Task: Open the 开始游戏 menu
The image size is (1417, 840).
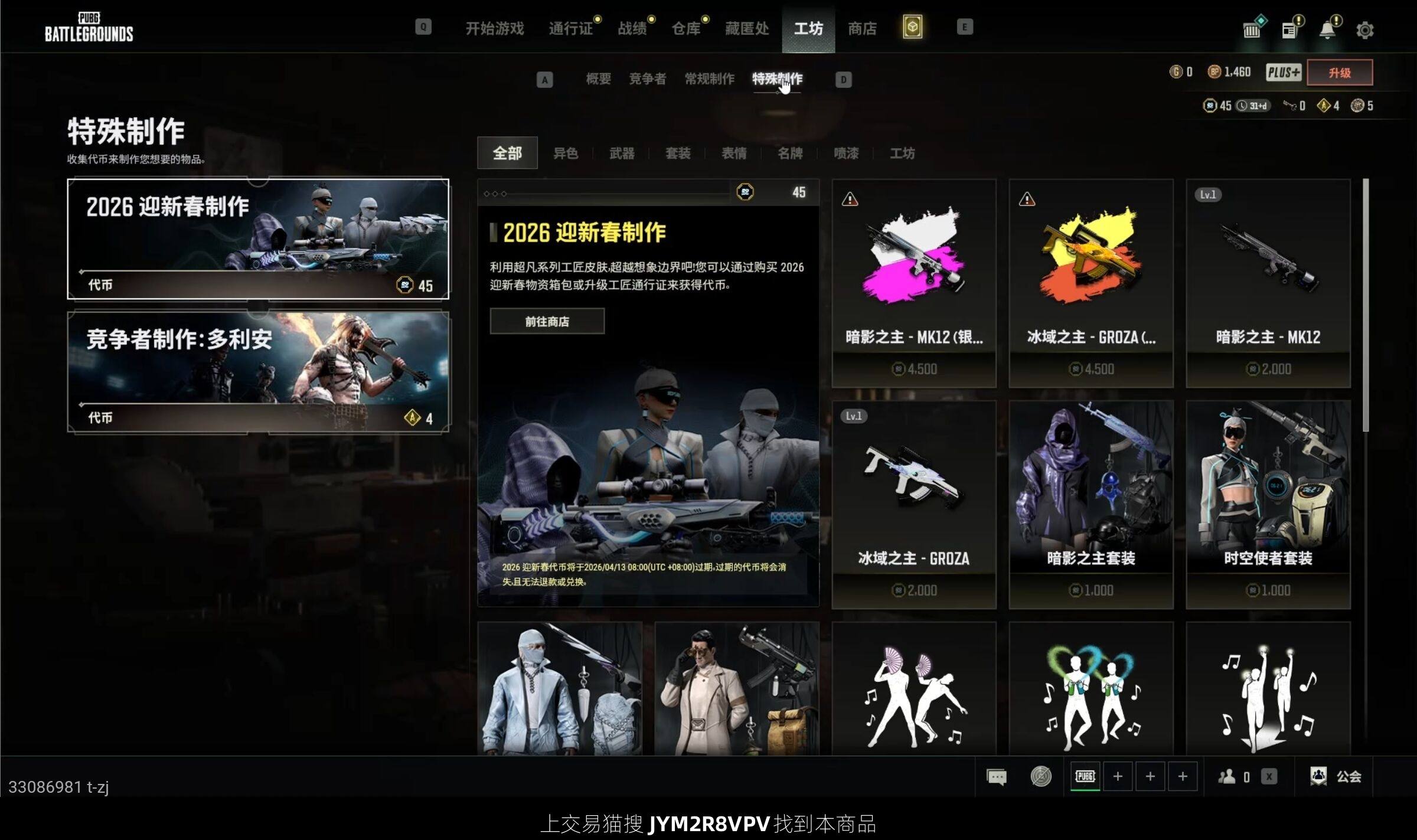Action: pos(494,28)
